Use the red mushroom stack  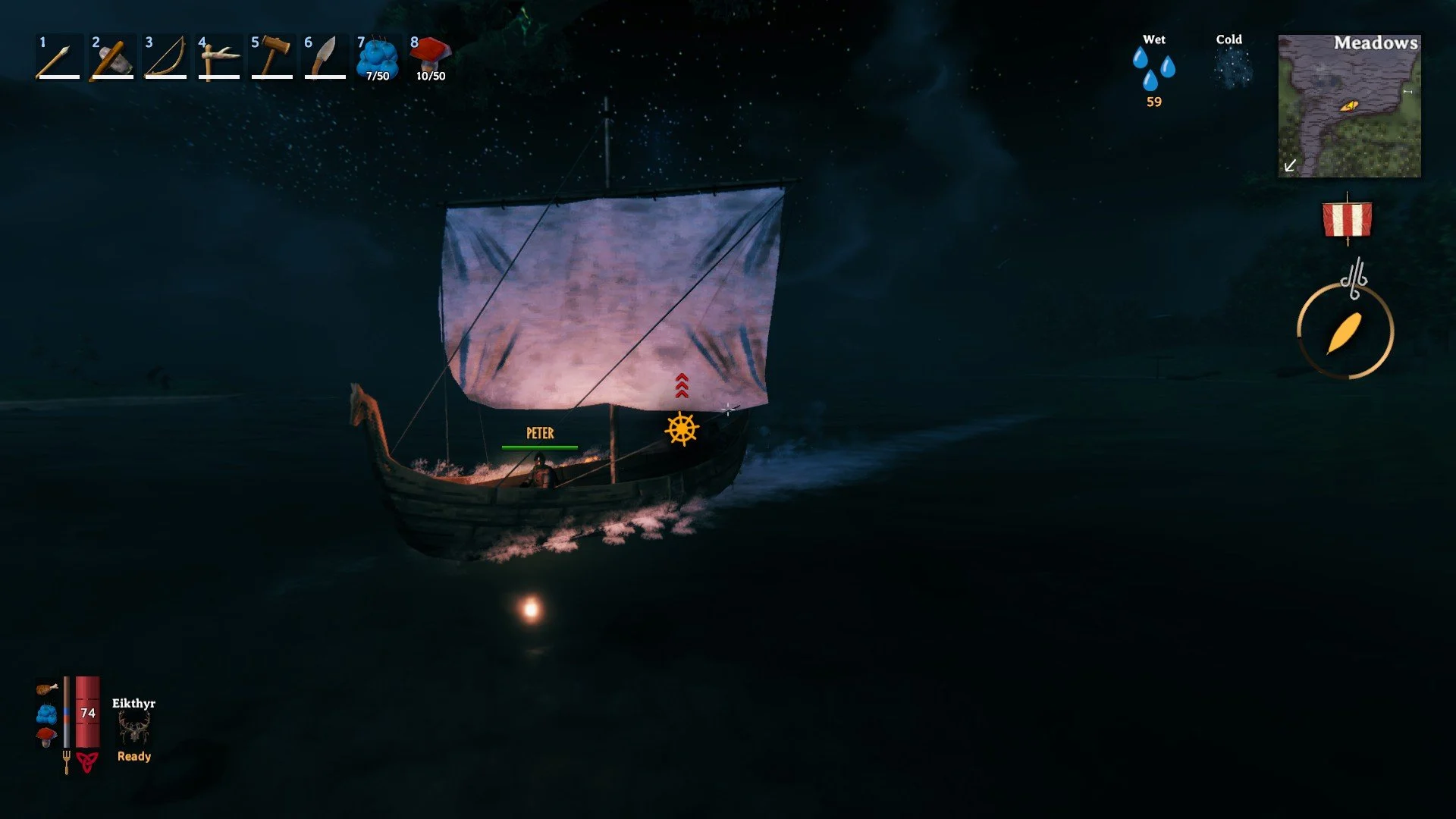[x=431, y=58]
